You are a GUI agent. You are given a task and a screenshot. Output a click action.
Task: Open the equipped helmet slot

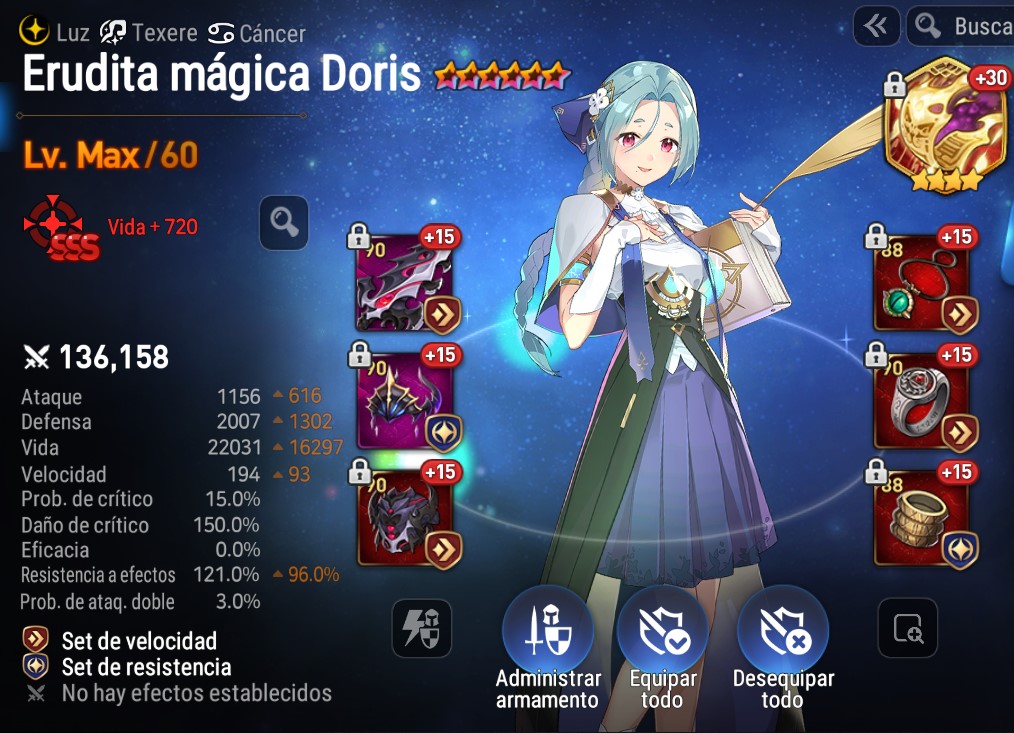405,400
